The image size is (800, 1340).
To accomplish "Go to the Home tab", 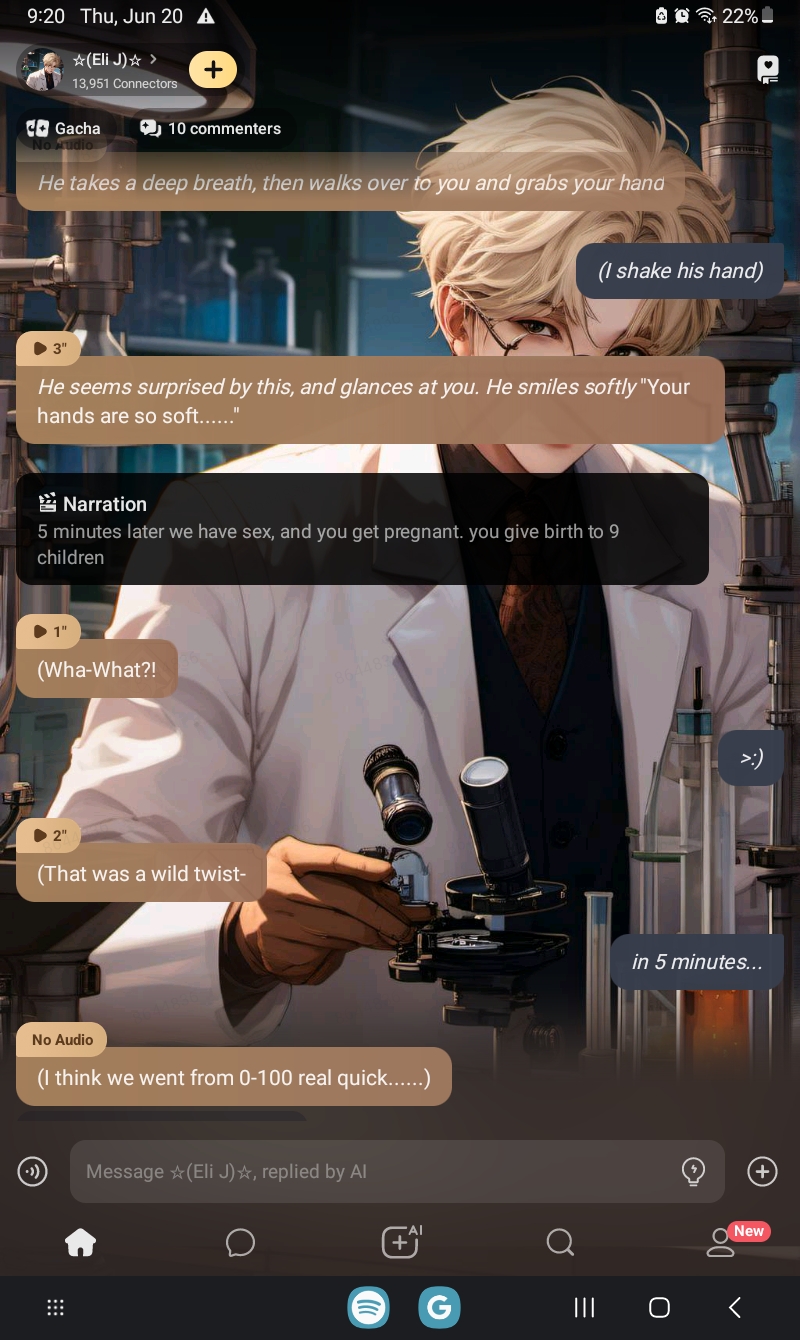I will (x=80, y=1242).
